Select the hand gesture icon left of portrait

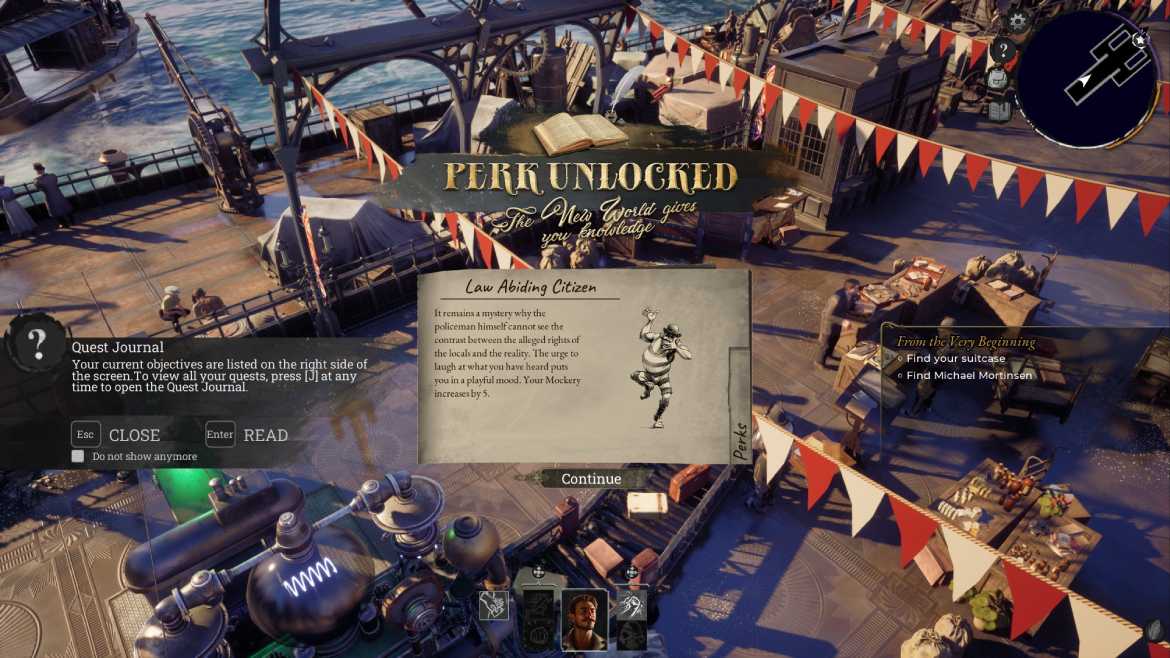[x=493, y=605]
